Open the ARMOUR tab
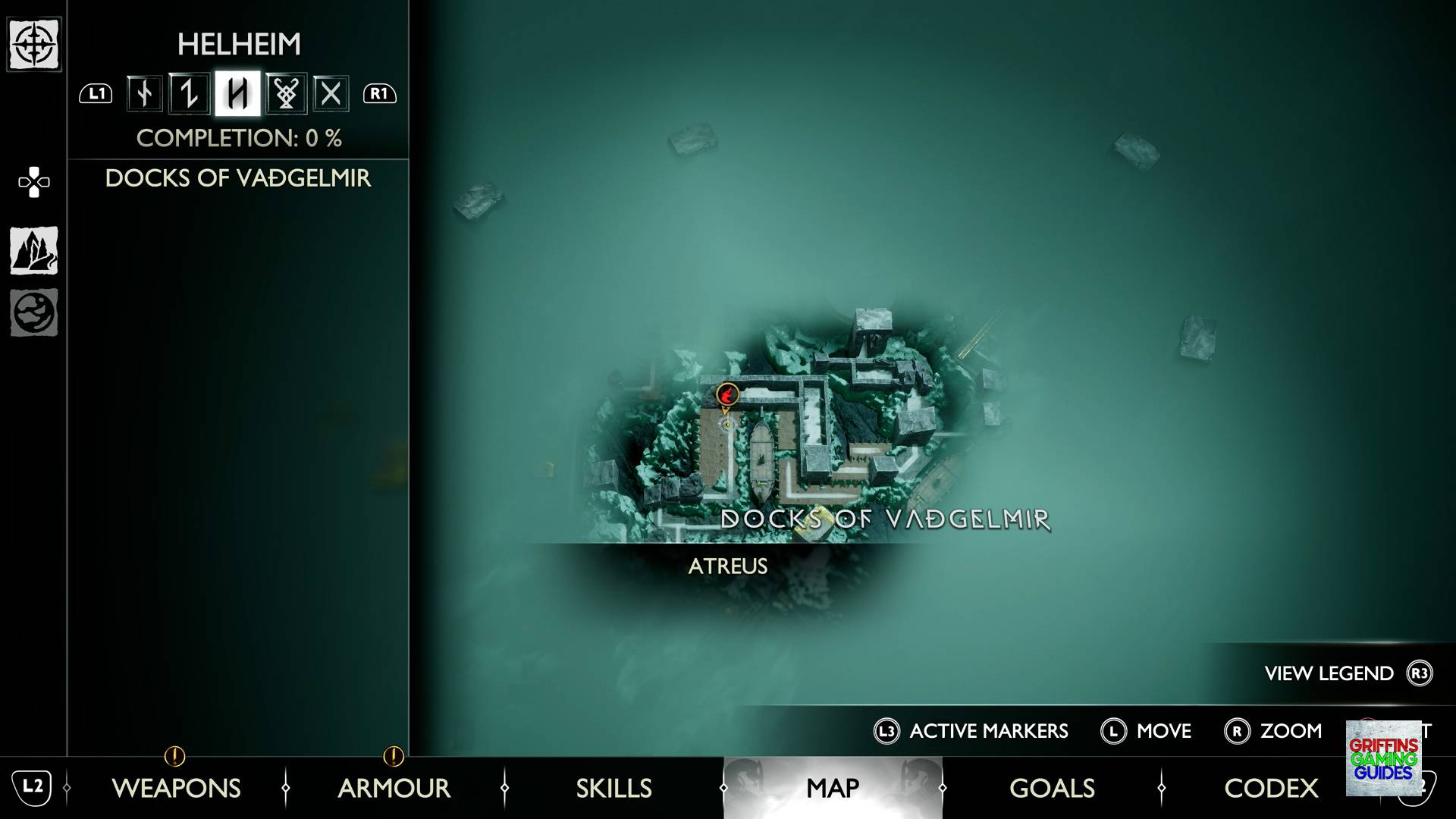The width and height of the screenshot is (1456, 819). coord(394,789)
